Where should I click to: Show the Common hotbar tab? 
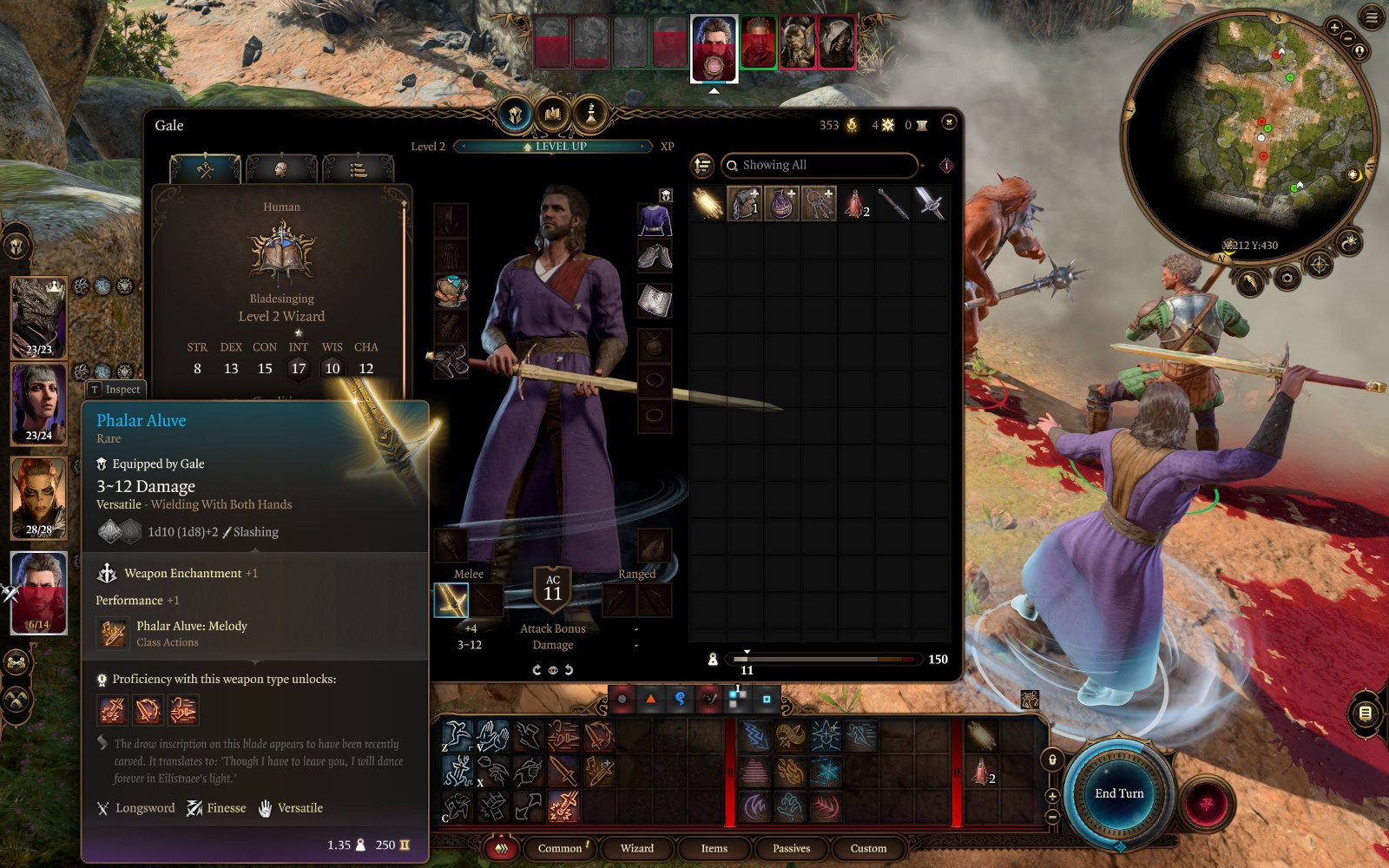pos(560,848)
